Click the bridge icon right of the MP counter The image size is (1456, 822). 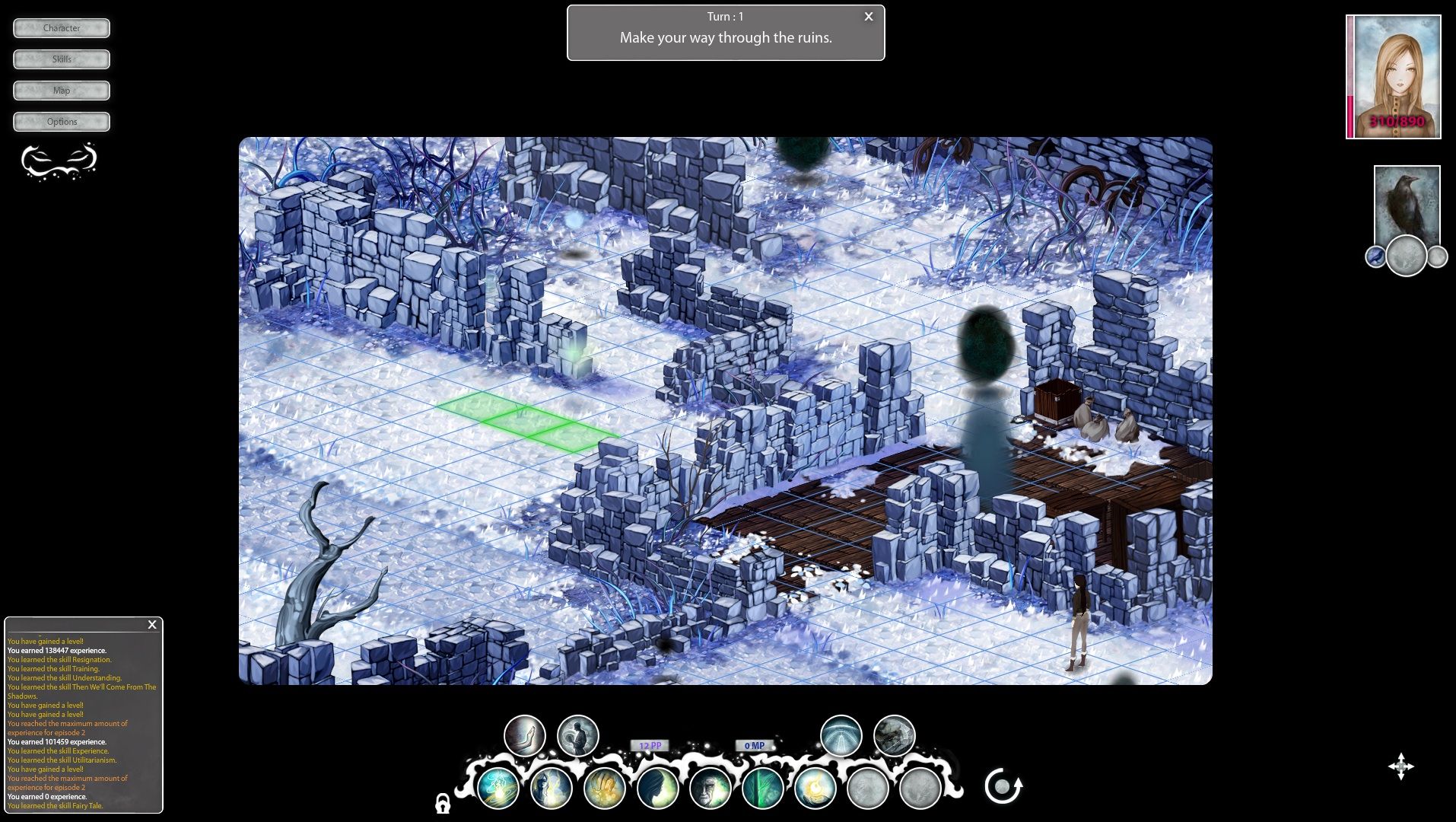839,736
